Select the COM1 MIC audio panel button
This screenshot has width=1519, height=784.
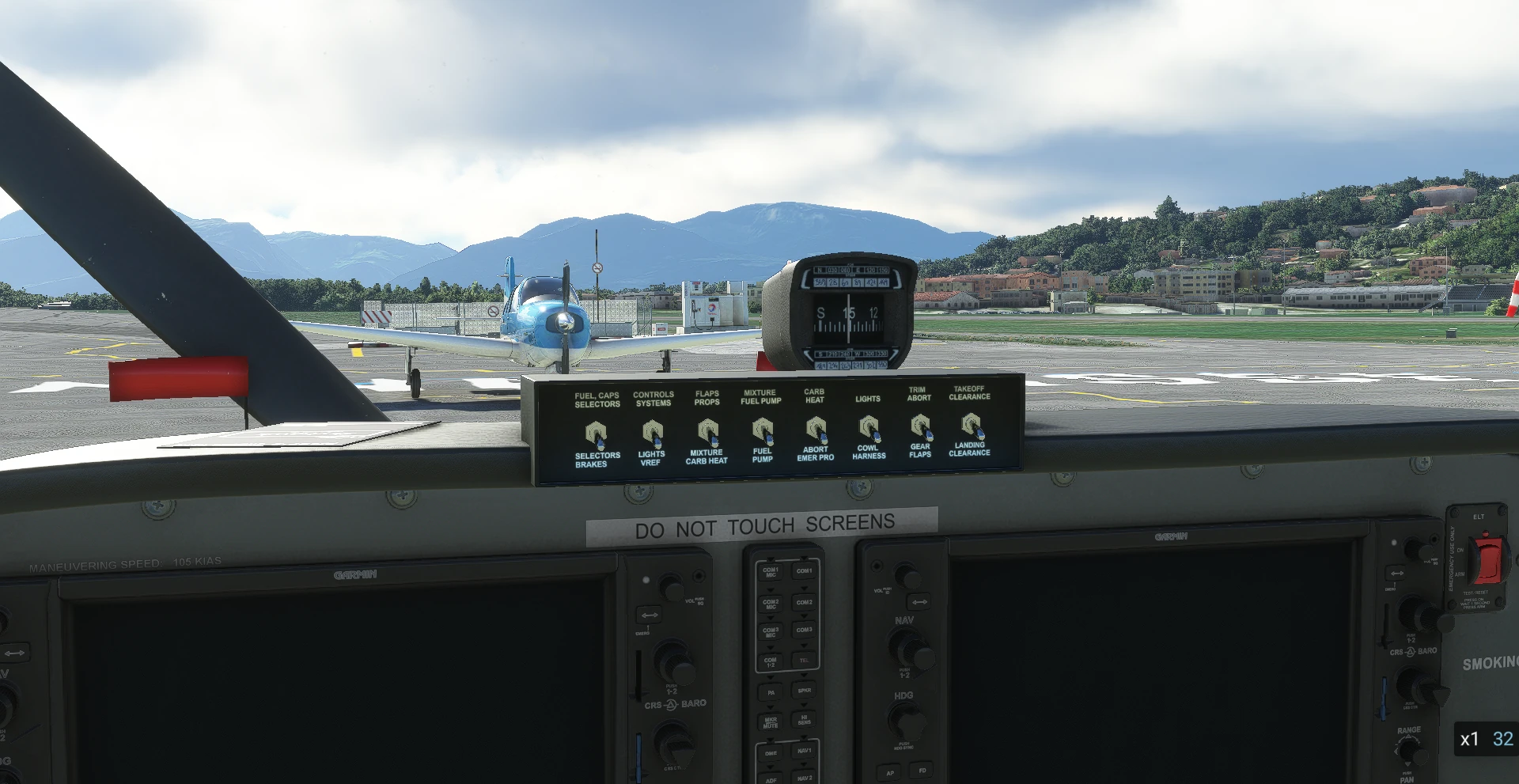(x=771, y=572)
